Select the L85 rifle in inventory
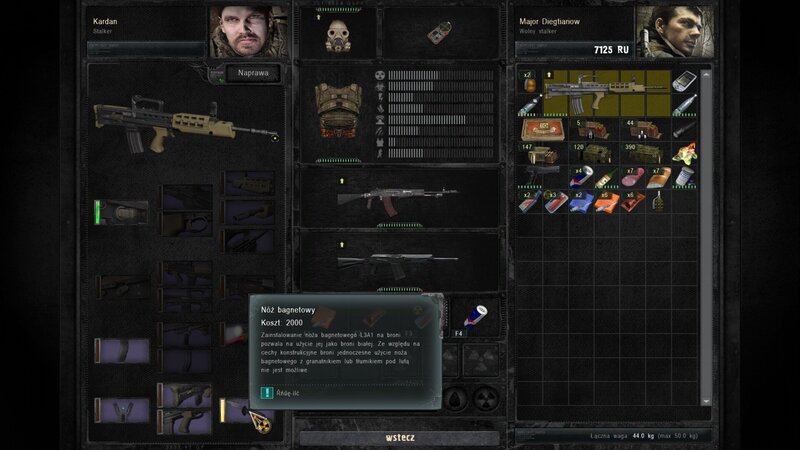This screenshot has width=800, height=450. tap(604, 92)
